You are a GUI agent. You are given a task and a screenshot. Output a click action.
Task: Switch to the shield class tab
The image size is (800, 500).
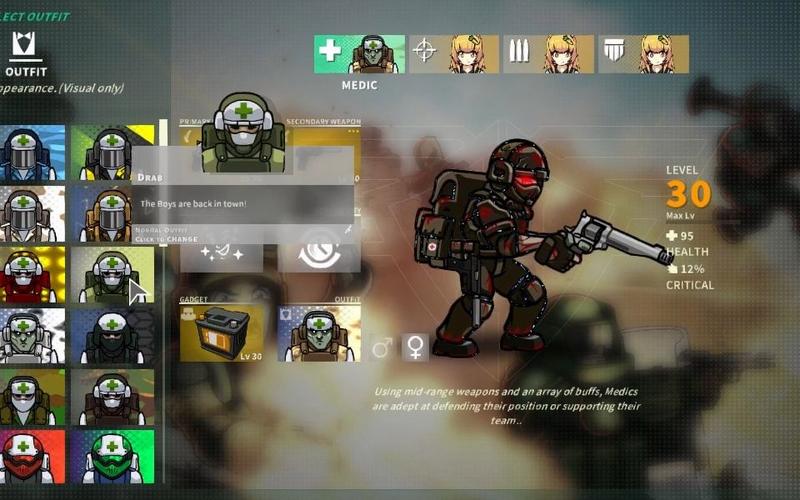click(x=643, y=54)
